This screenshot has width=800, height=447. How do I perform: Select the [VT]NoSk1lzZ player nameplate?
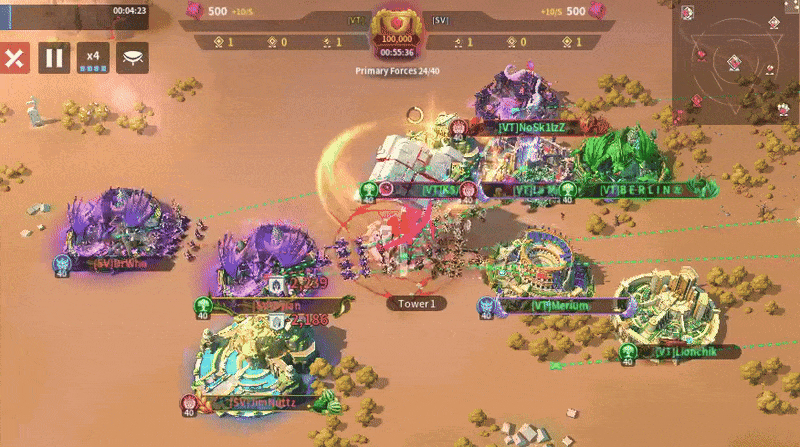point(531,127)
